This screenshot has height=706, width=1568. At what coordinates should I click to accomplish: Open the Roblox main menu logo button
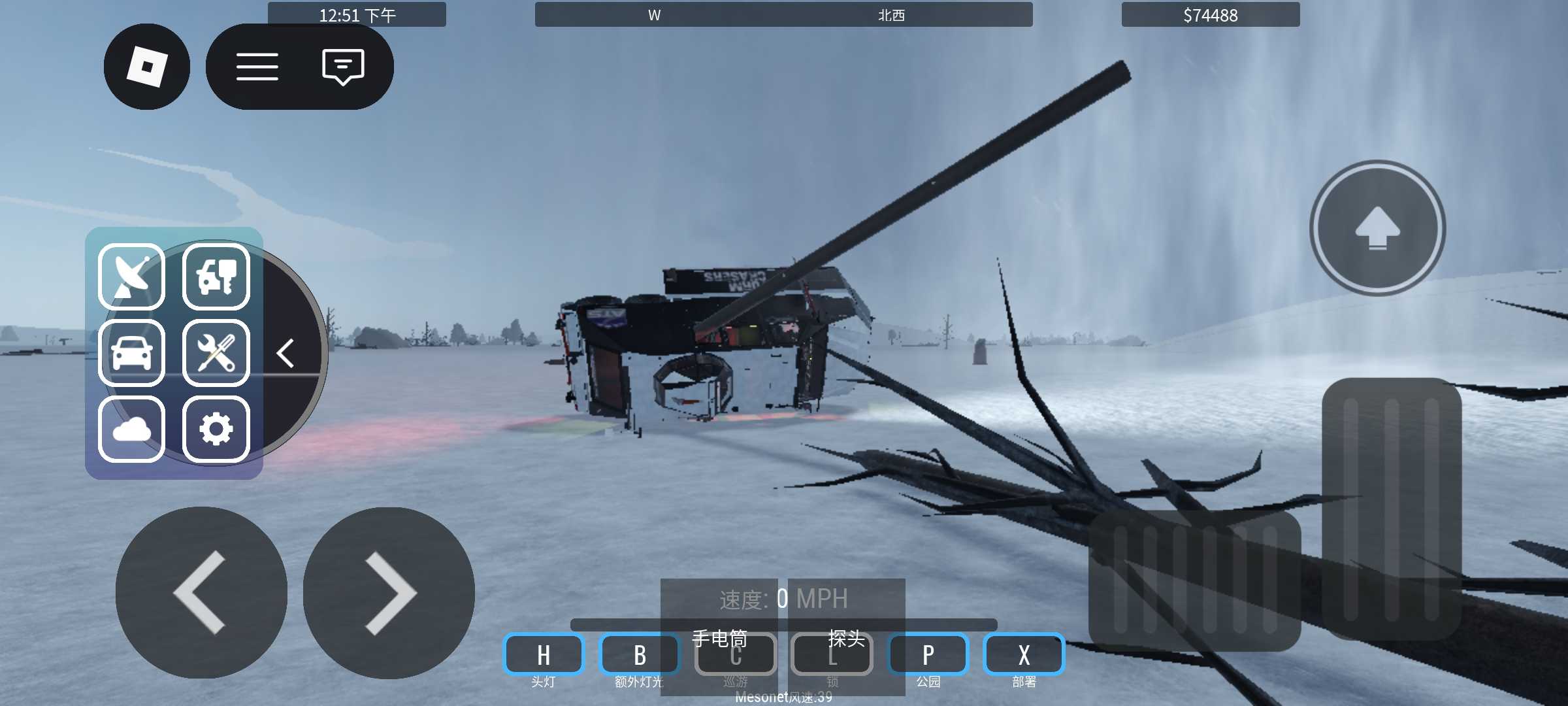pos(147,67)
